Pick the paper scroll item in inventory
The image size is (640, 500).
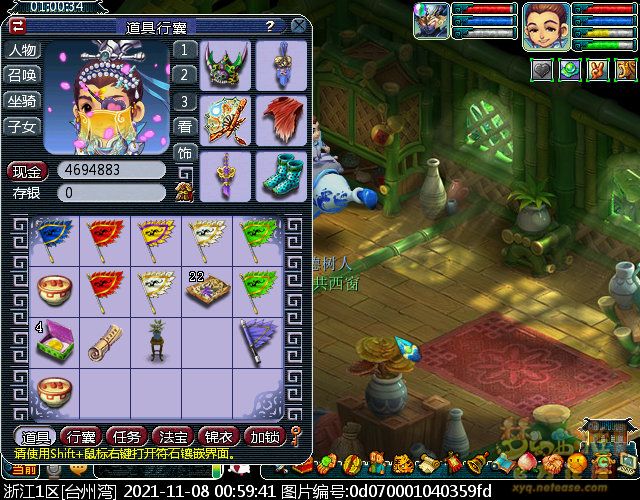104,341
